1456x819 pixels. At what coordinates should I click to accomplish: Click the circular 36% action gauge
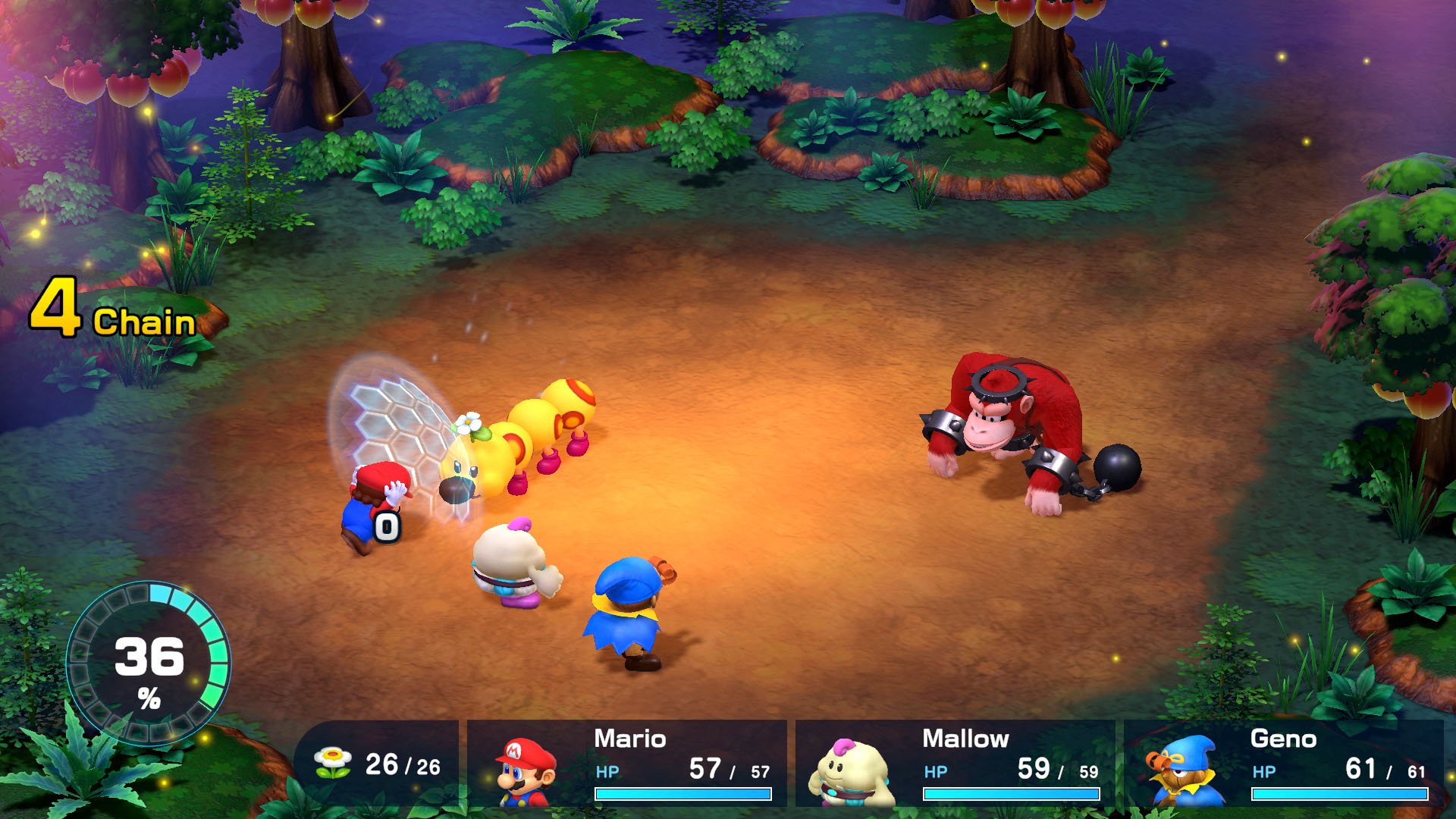click(x=149, y=660)
